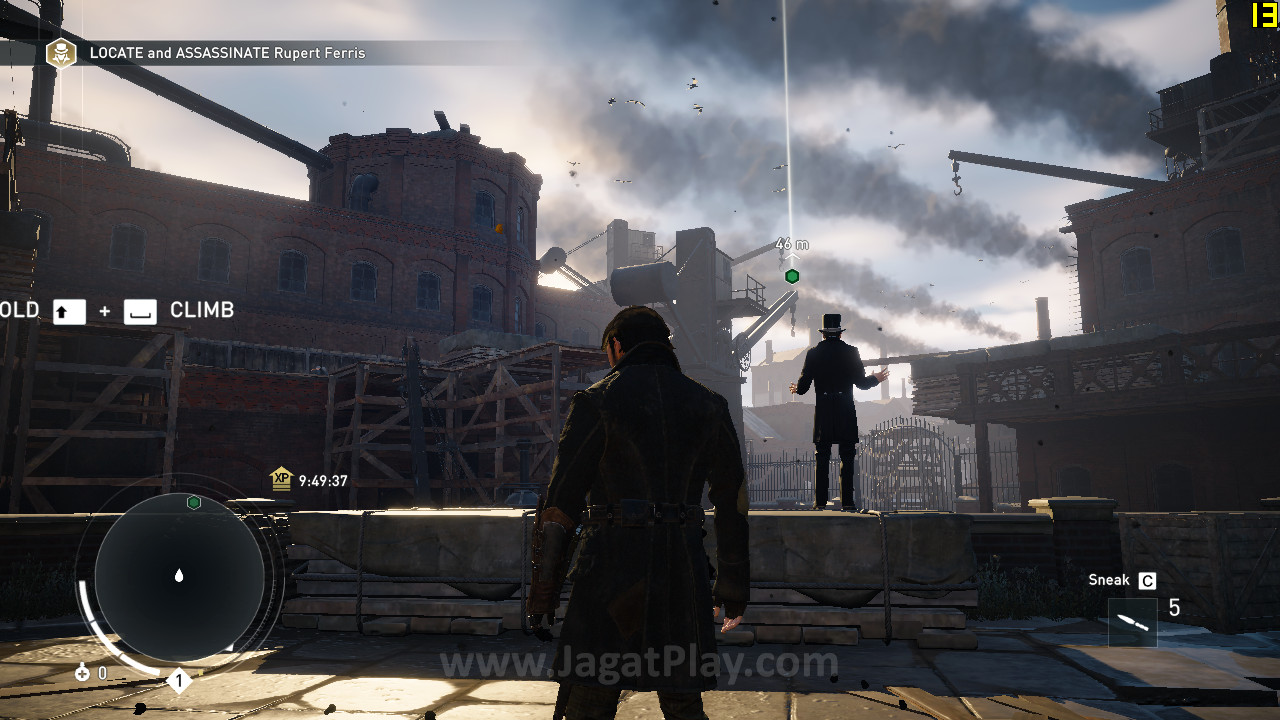
Task: Select the assassination objective emblem icon
Action: [61, 53]
